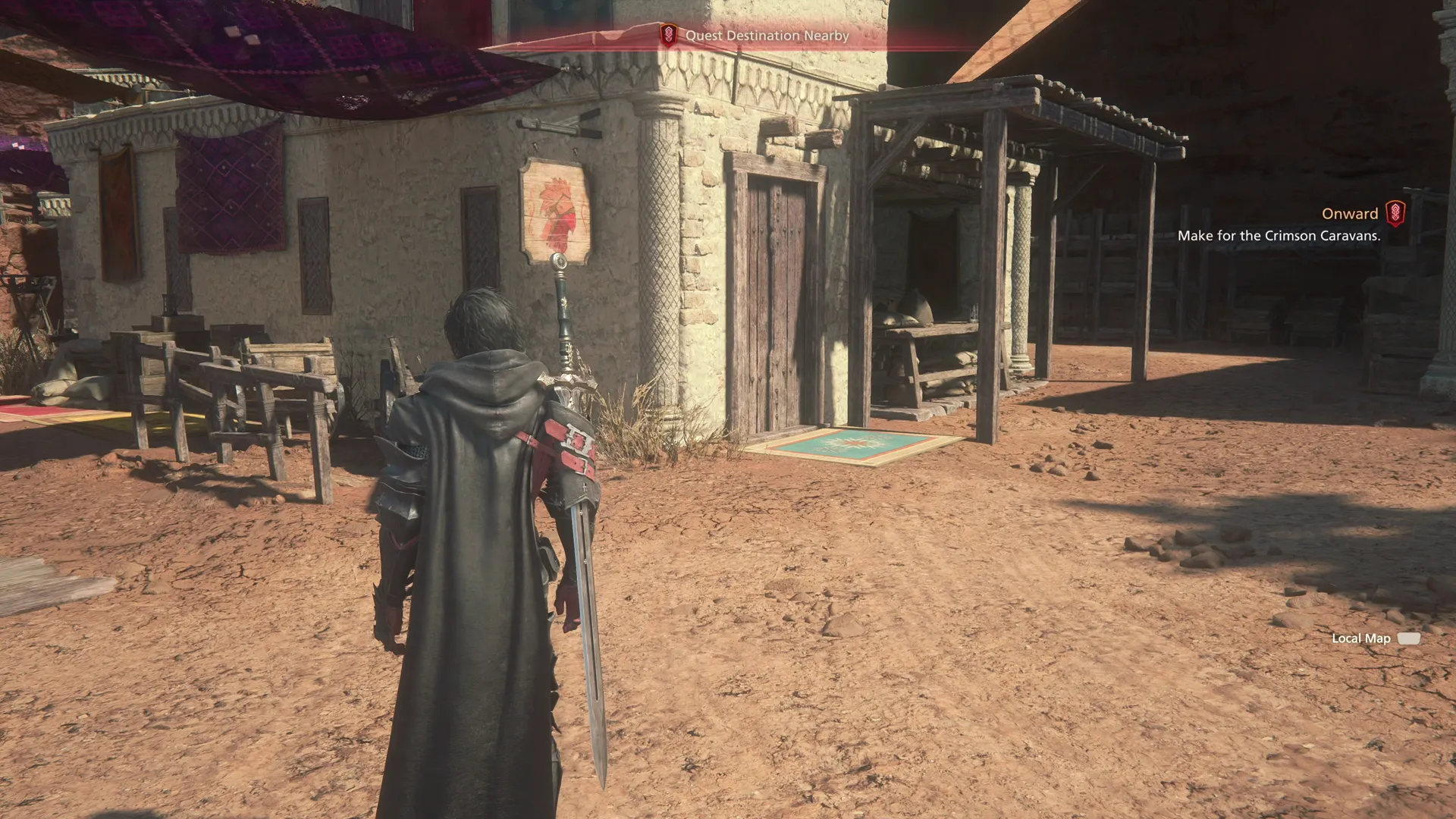
Task: Click the red main quest icon beside Onward
Action: [1395, 213]
